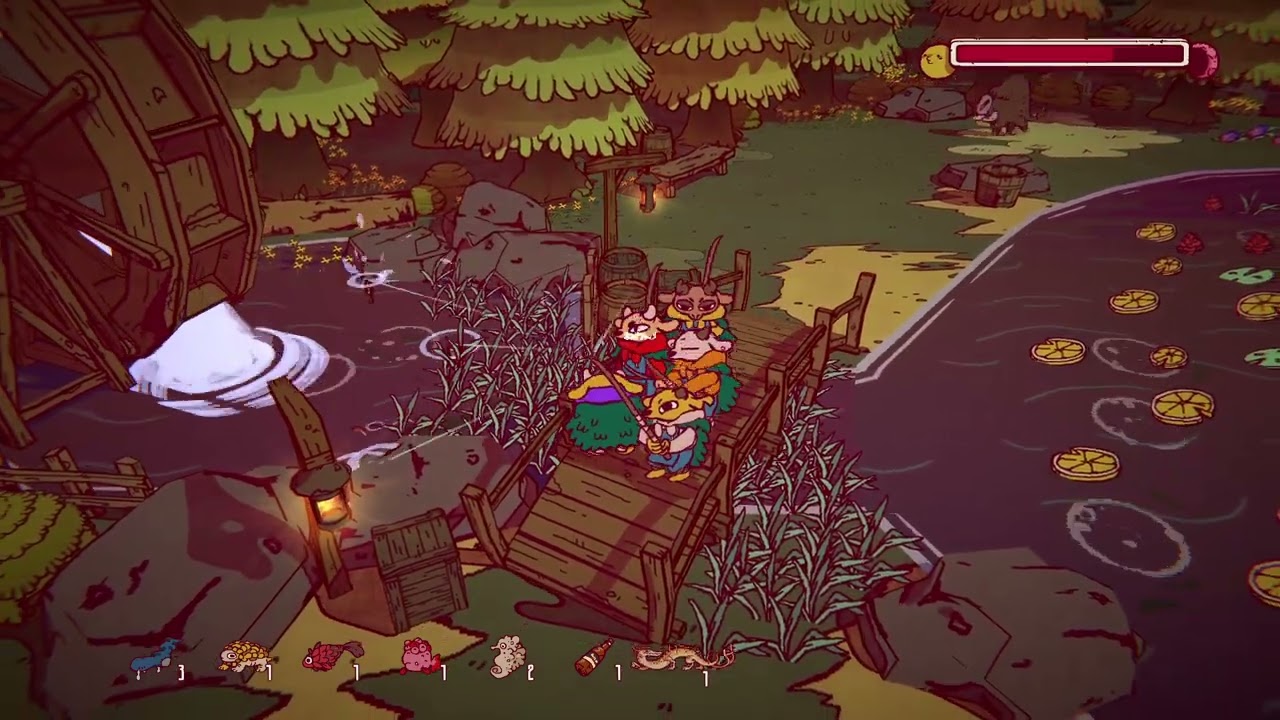Screen dimensions: 1280x720
Task: Select the brown glass bottle item
Action: click(x=594, y=657)
